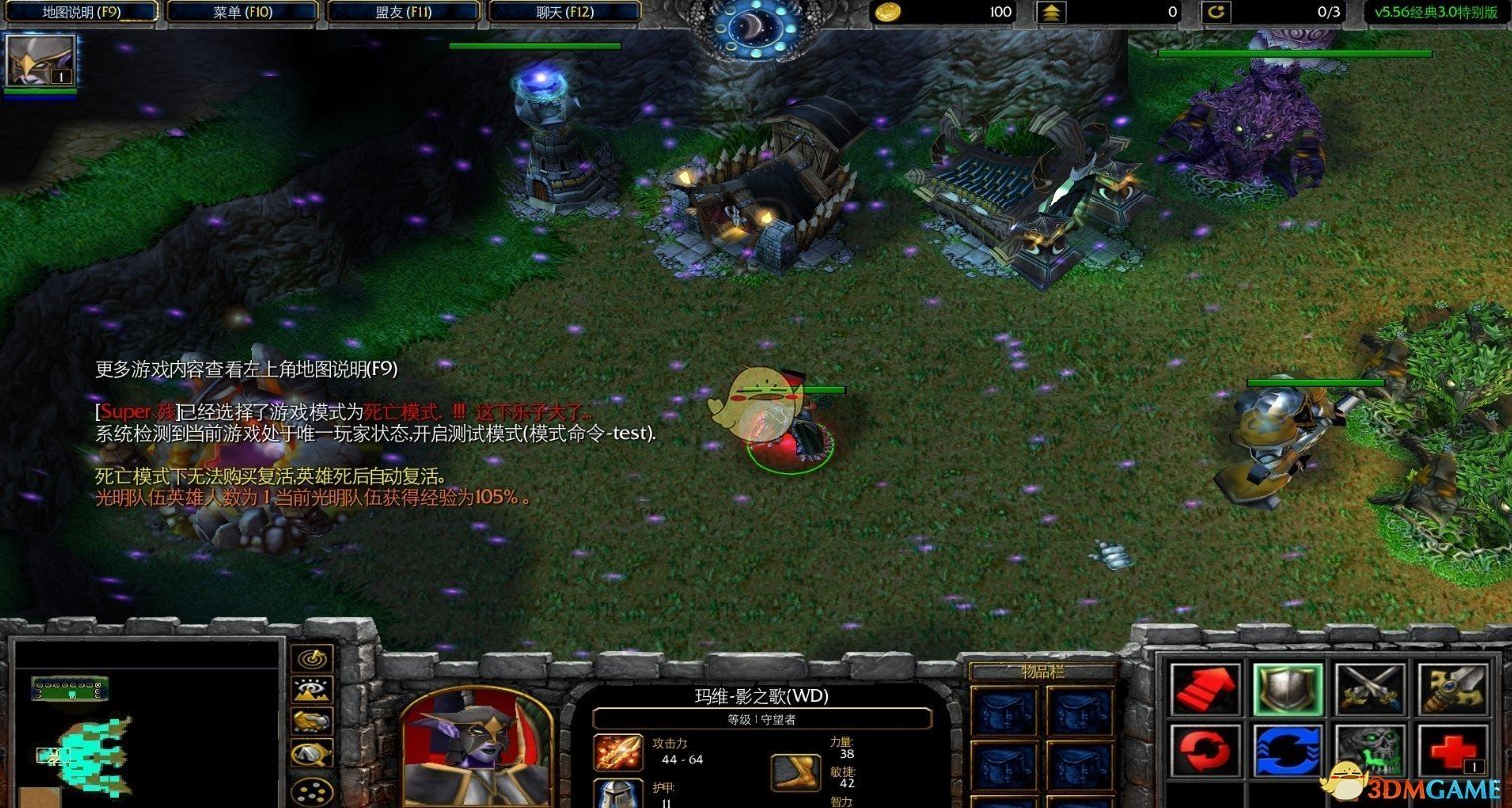
Task: Open the alliance handshake icon
Action: pyautogui.click(x=310, y=722)
